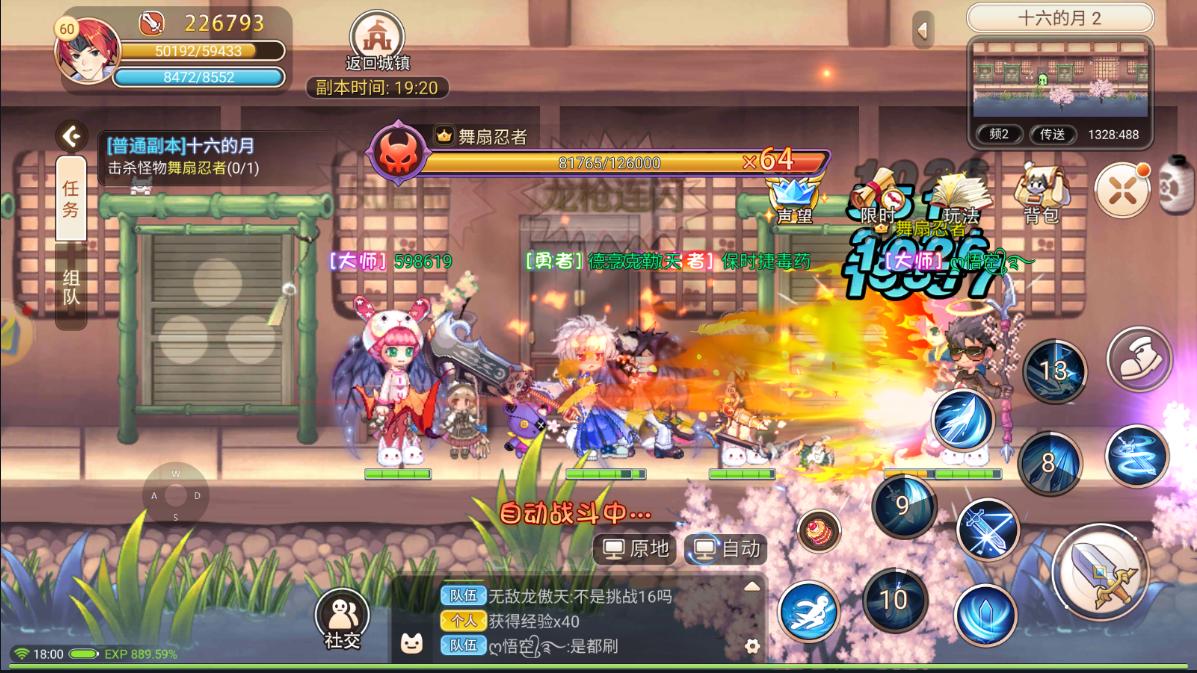Tap the 传送 teleport button

click(x=1052, y=134)
